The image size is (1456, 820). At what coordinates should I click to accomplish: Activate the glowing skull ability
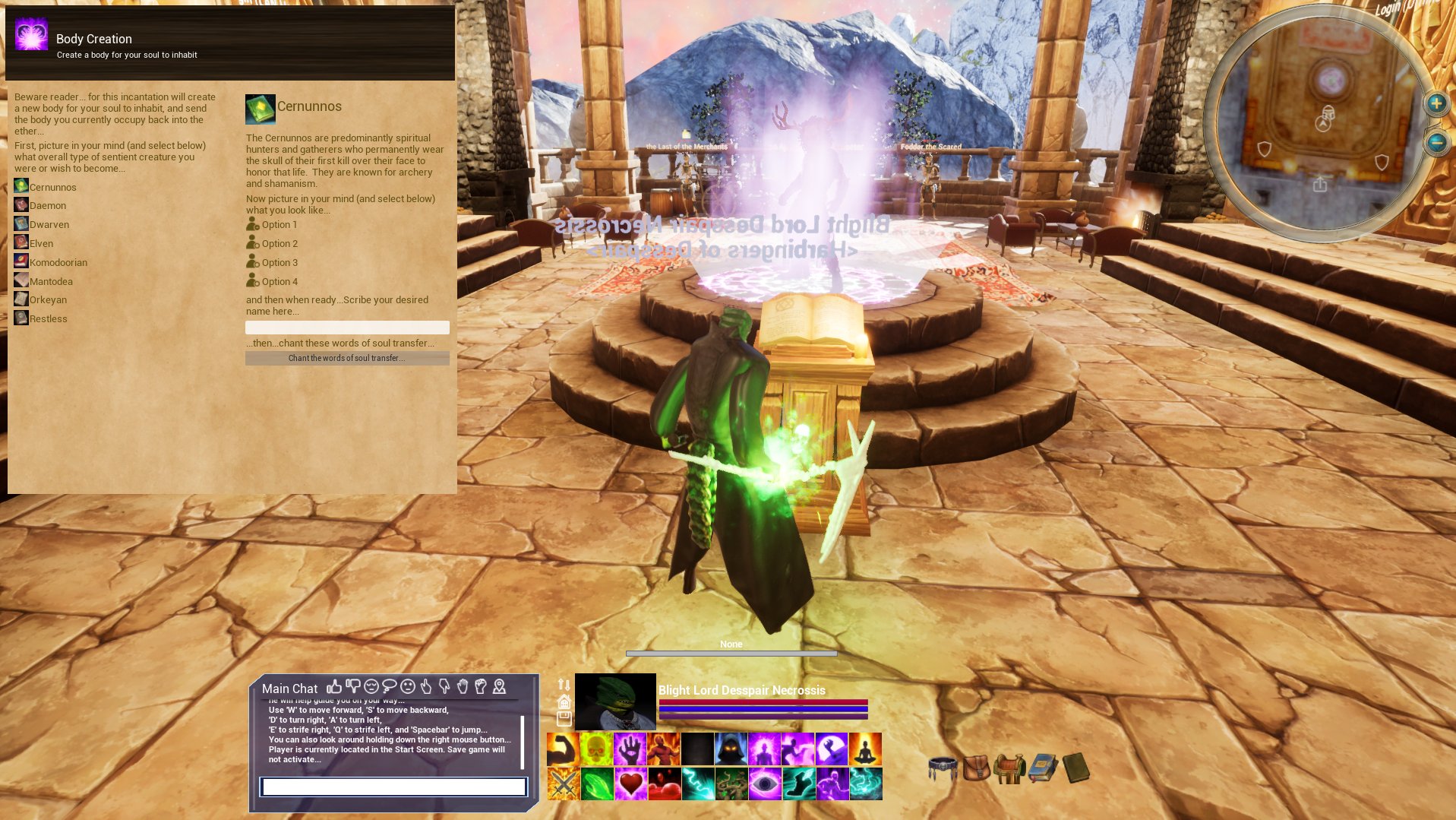[x=596, y=748]
